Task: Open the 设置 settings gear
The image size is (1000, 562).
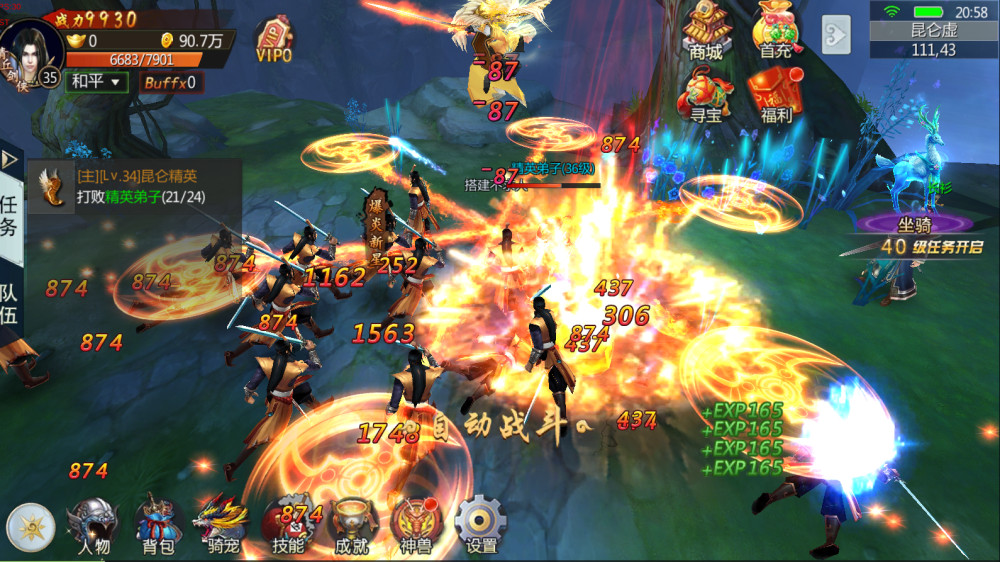Action: pos(481,524)
